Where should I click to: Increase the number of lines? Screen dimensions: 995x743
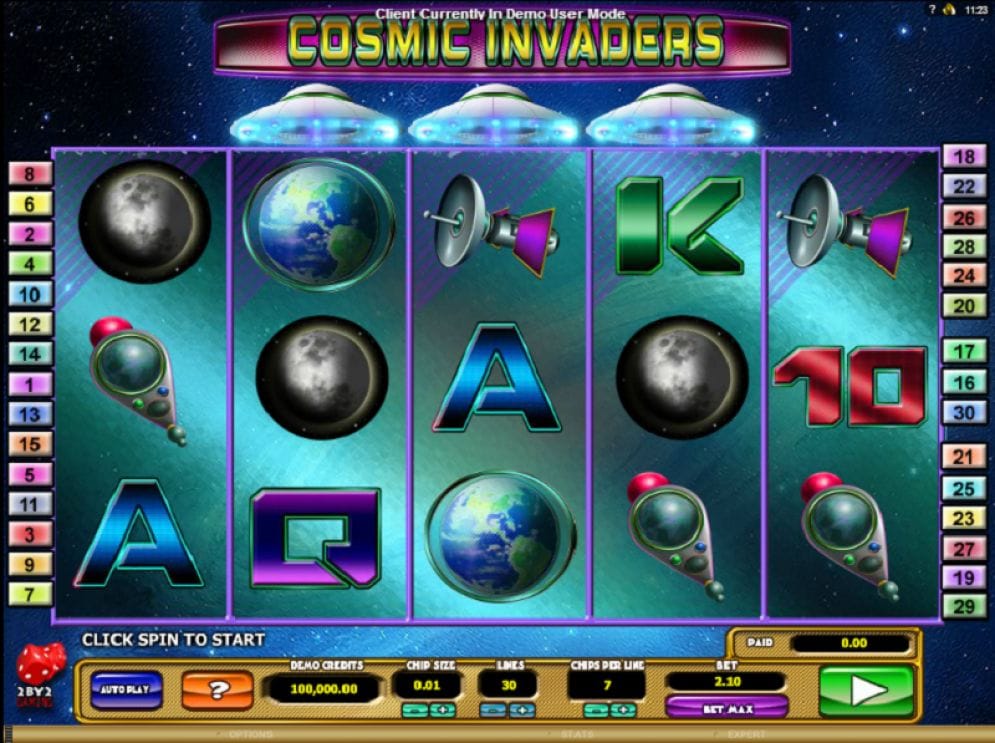tap(520, 710)
